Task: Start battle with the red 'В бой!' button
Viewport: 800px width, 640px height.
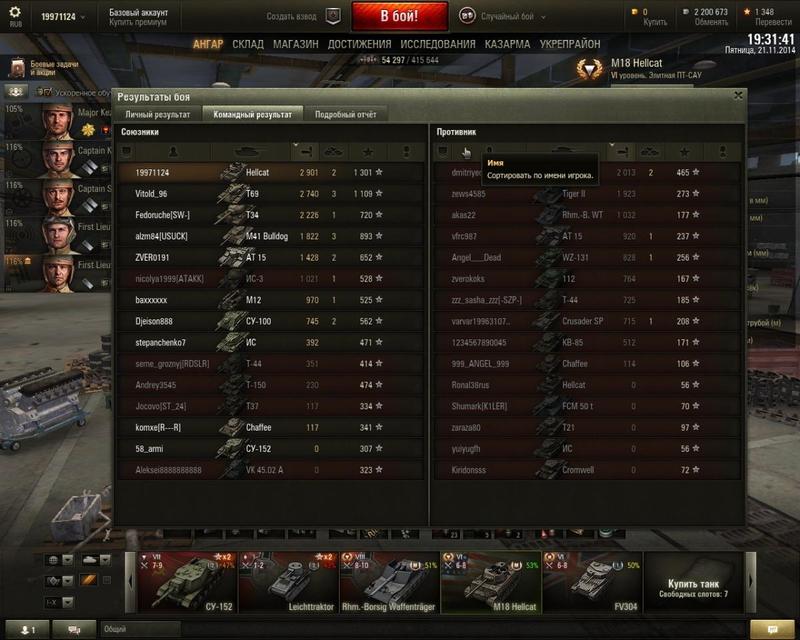Action: [x=400, y=16]
